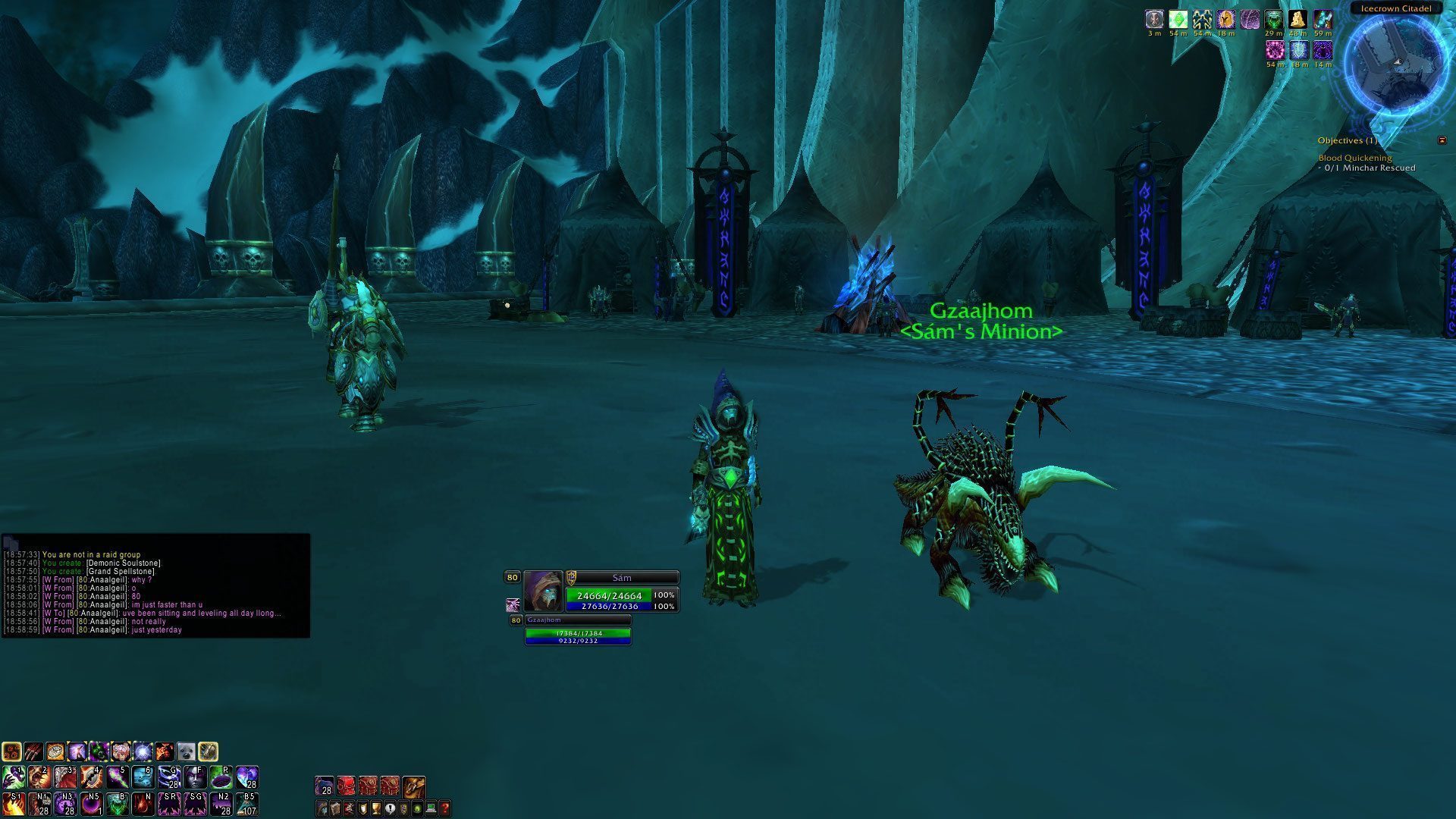The width and height of the screenshot is (1456, 819).
Task: Open the achievements trophy cup menu
Action: [x=377, y=809]
